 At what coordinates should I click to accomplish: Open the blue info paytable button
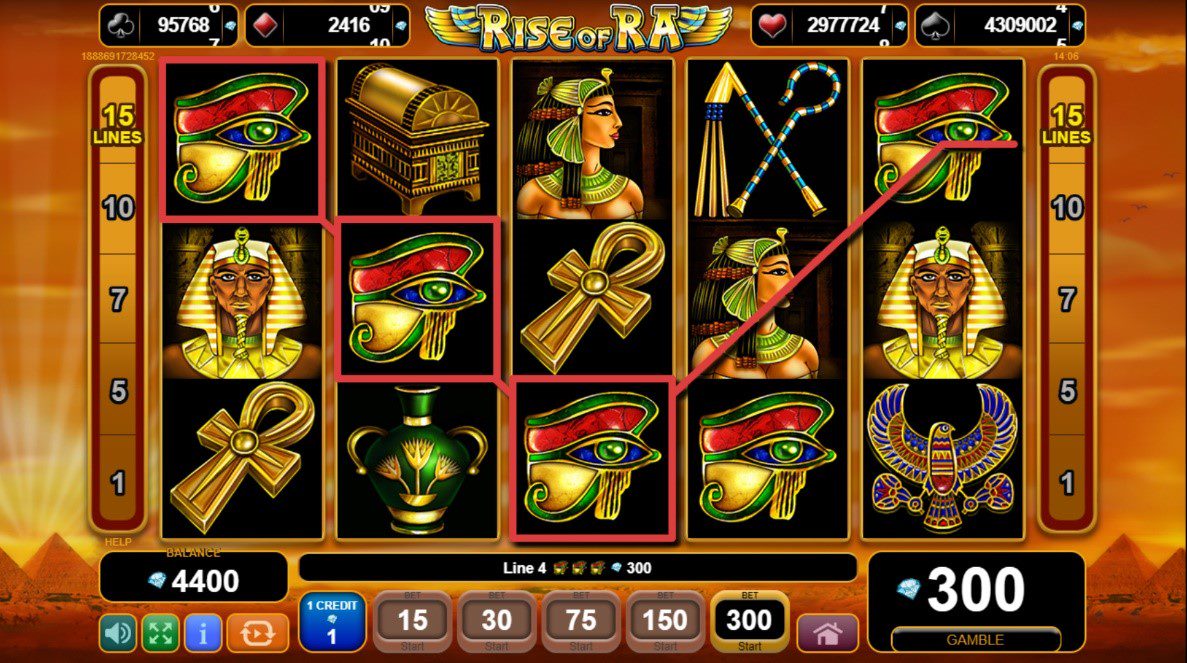(x=203, y=633)
